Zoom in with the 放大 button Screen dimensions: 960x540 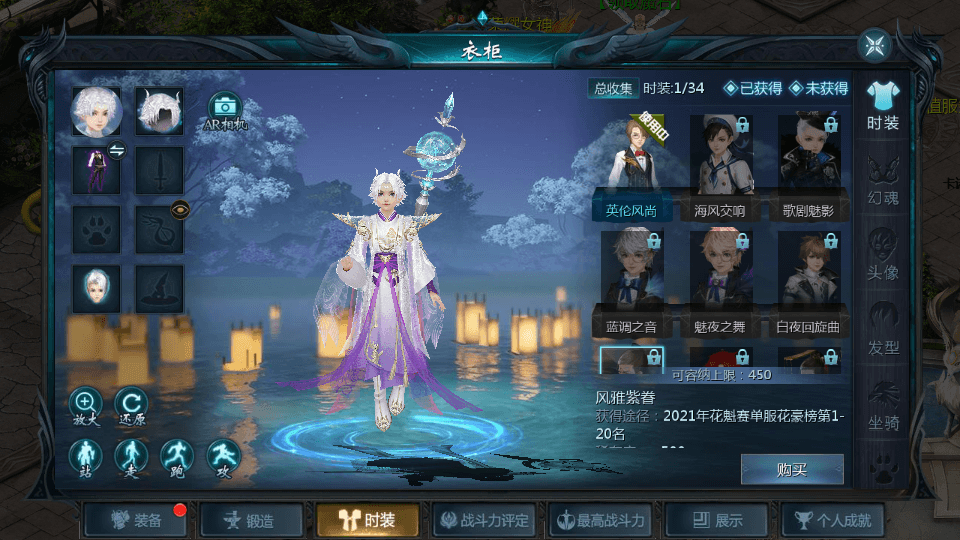(85, 407)
